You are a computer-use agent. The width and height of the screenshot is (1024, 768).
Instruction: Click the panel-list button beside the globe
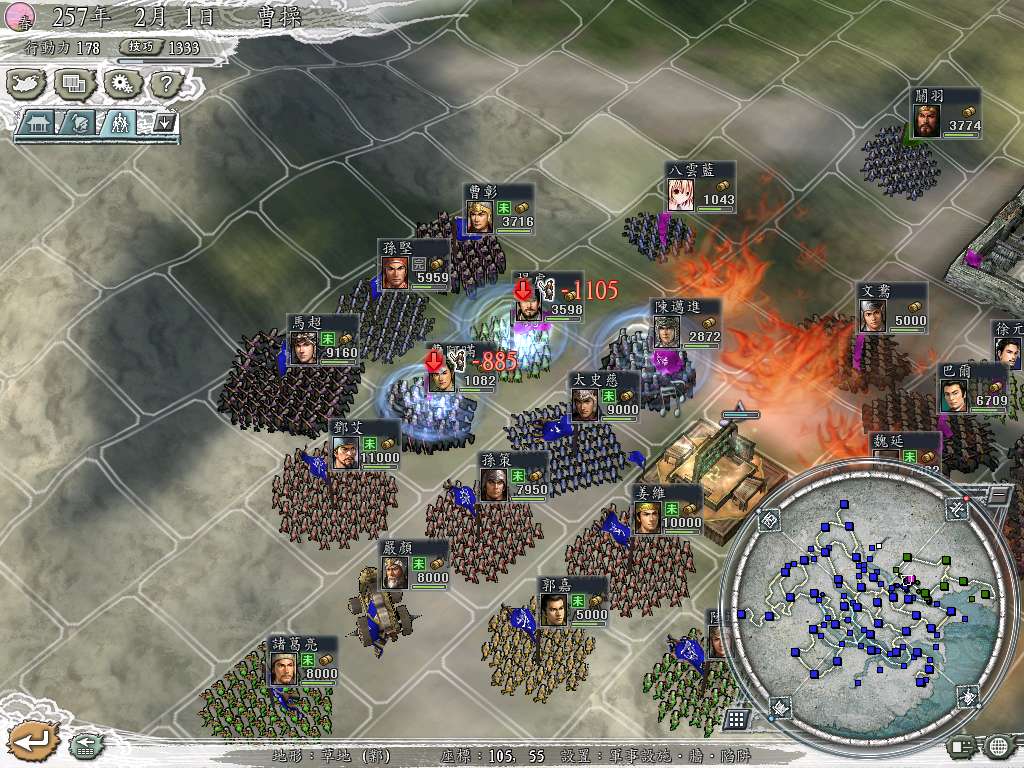coord(962,745)
